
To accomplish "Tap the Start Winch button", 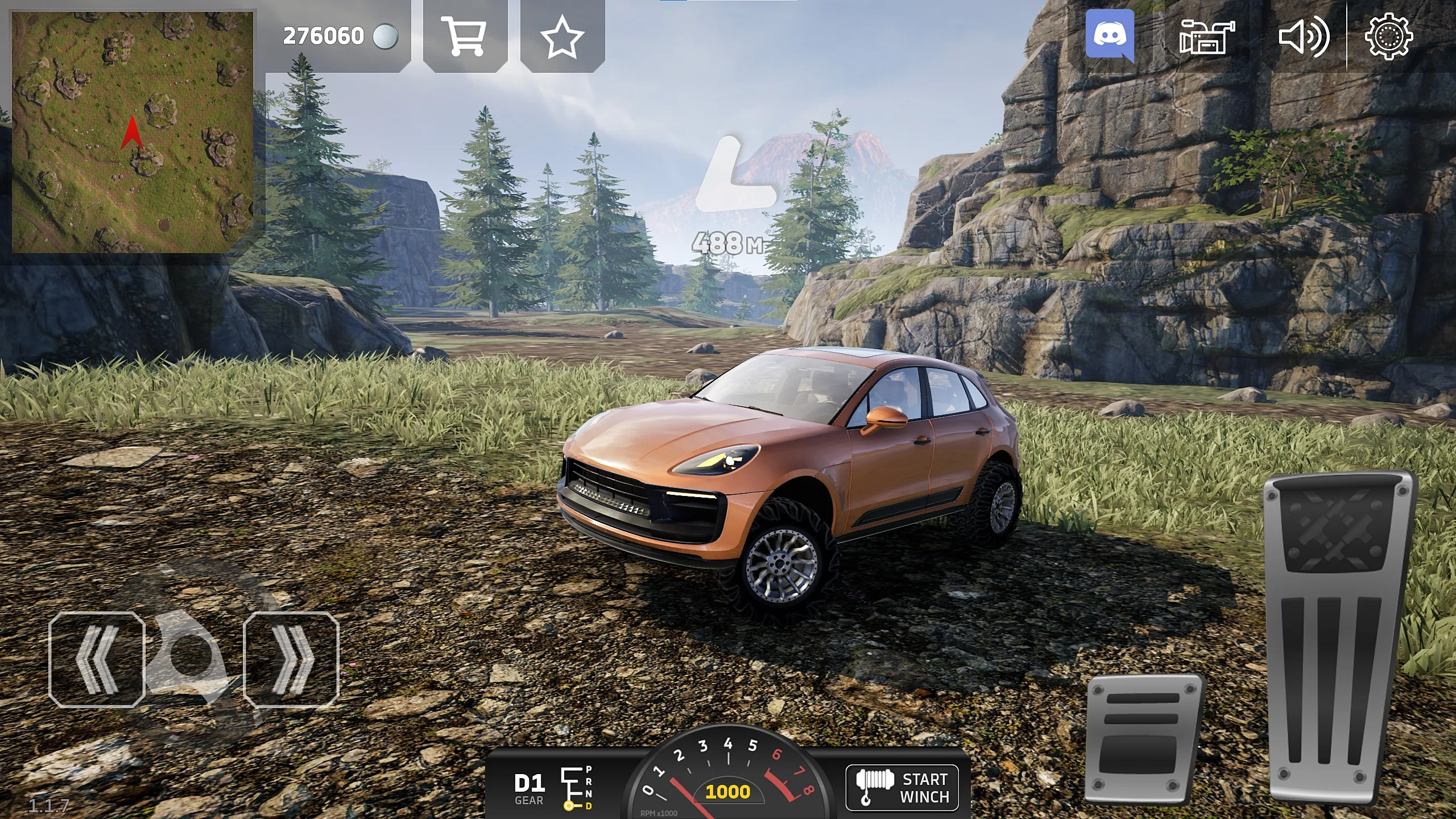I will tap(902, 788).
